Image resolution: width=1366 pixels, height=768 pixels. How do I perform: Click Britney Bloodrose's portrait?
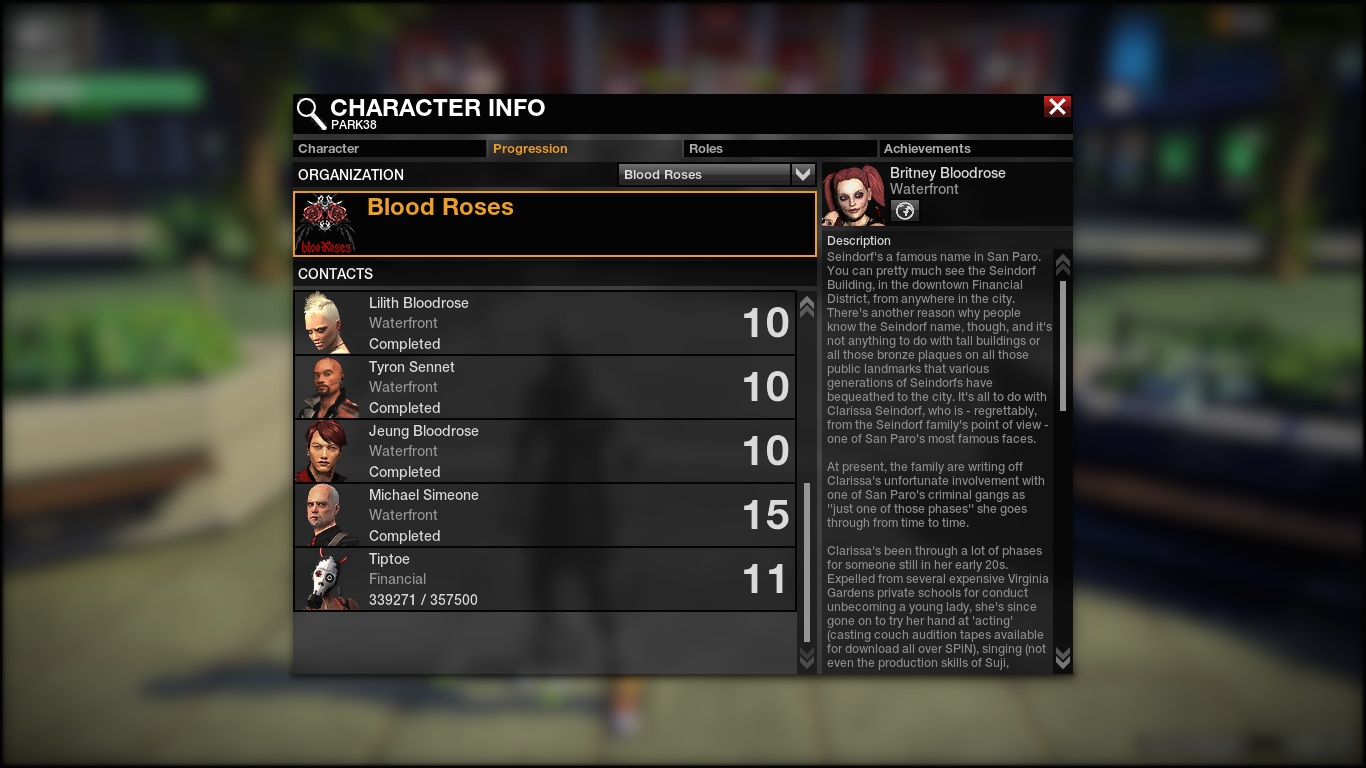(x=854, y=195)
